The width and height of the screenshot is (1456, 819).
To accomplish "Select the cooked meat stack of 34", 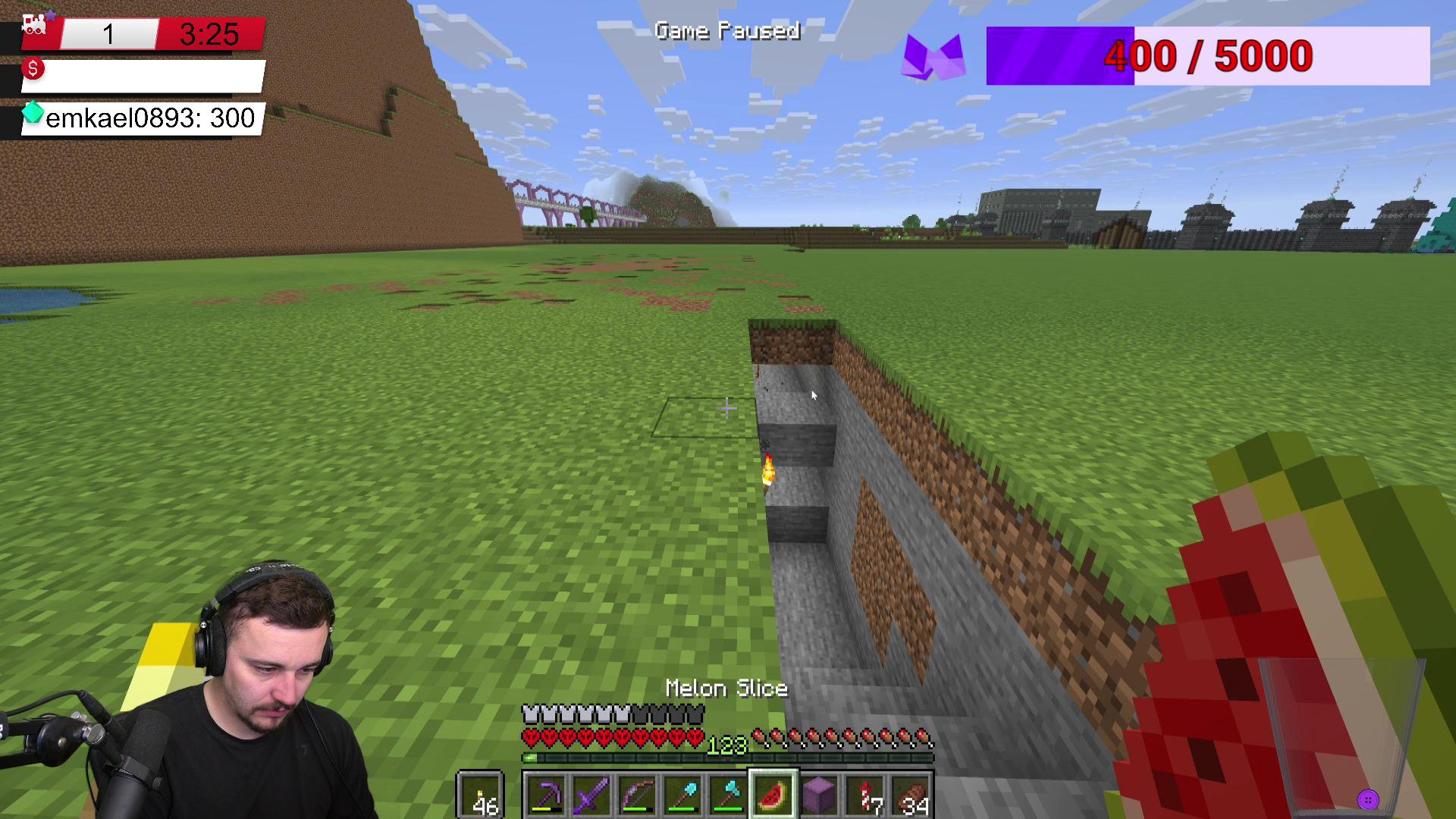I will pyautogui.click(x=910, y=795).
